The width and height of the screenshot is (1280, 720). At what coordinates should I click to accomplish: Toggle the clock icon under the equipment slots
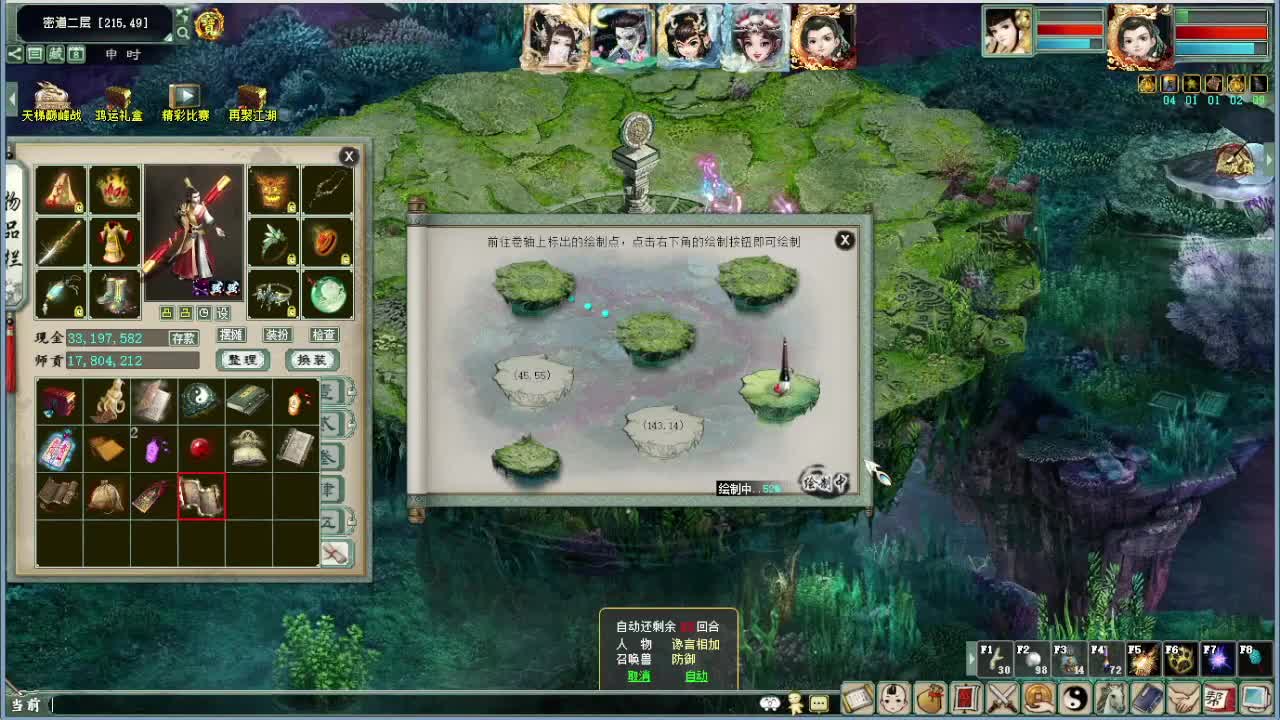tap(204, 312)
